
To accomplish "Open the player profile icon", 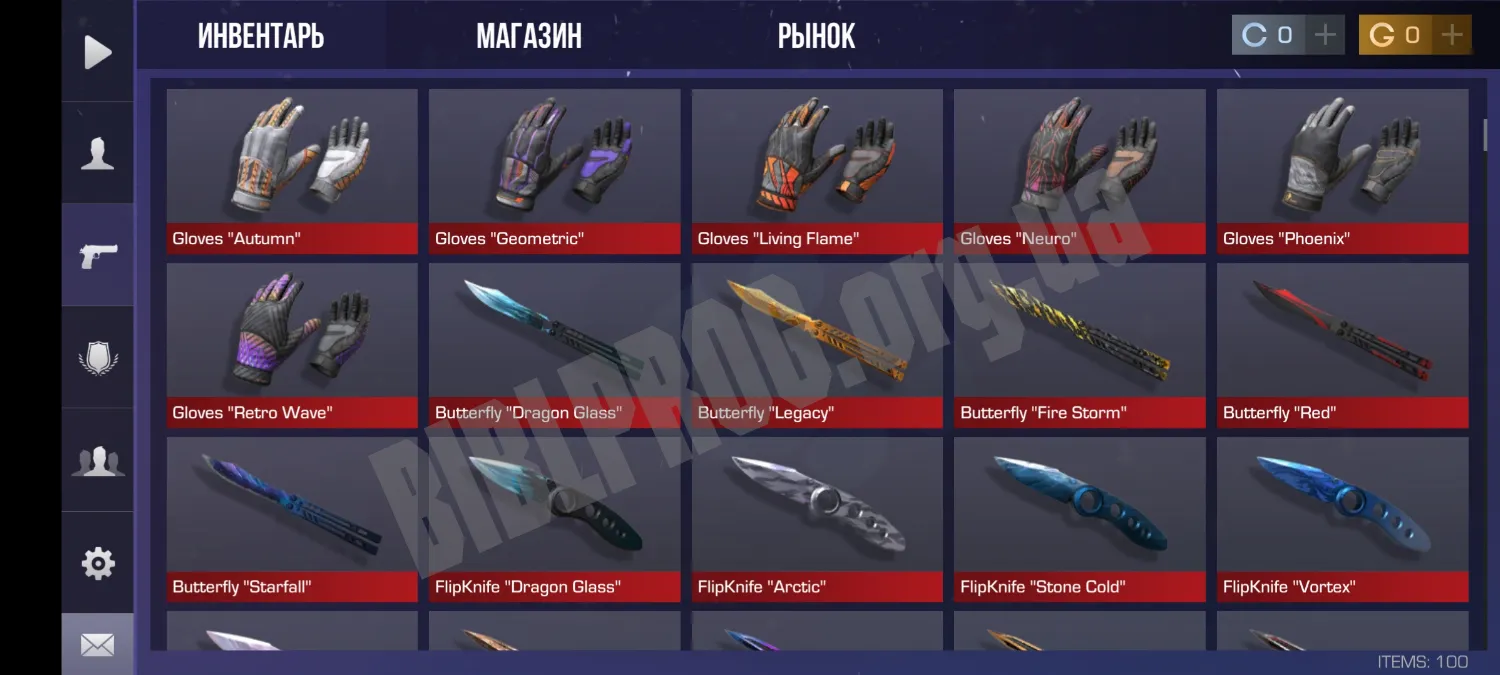I will [98, 153].
